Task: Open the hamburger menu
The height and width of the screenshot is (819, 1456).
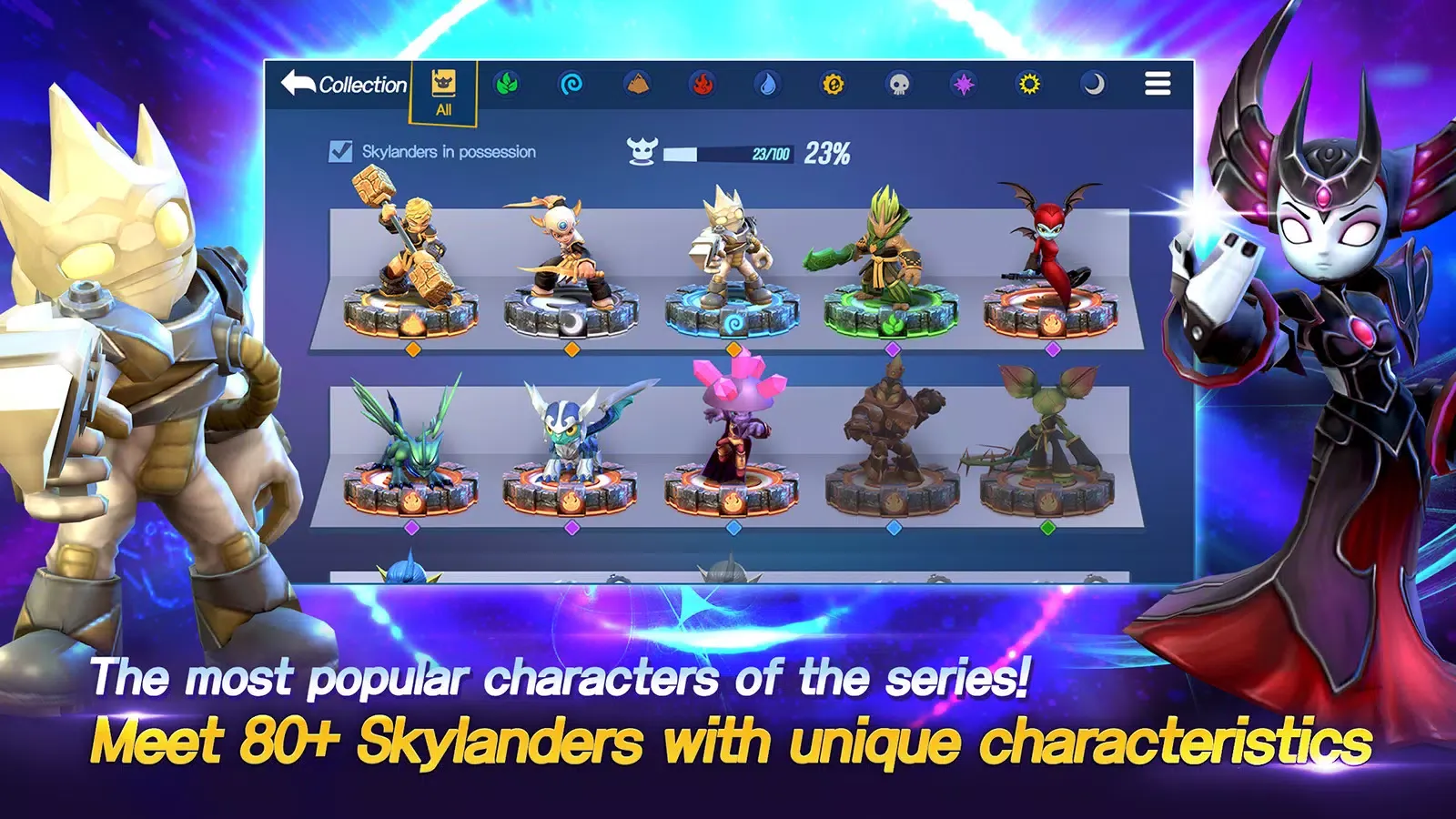Action: click(1158, 84)
